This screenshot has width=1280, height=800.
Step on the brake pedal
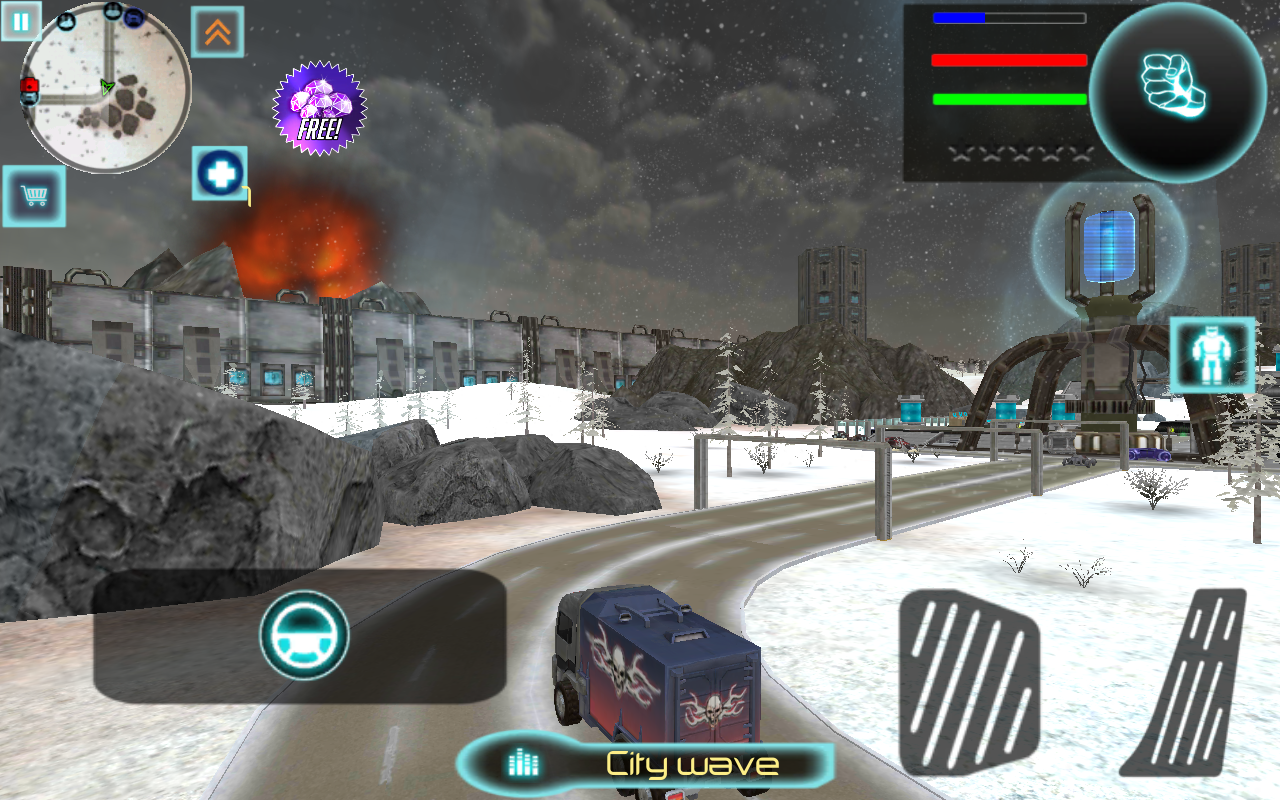click(968, 681)
